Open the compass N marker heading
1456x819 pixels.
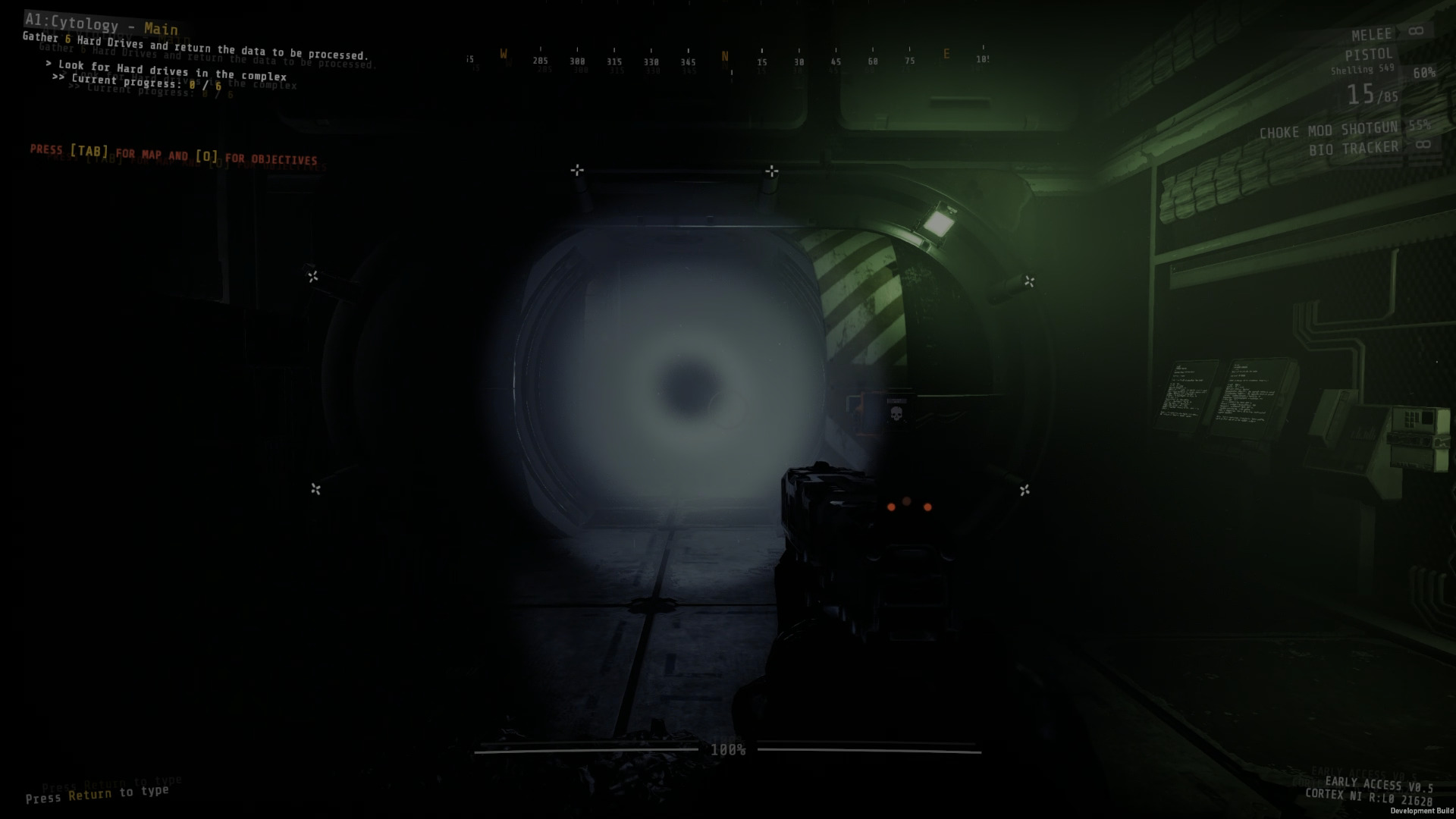coord(725,56)
